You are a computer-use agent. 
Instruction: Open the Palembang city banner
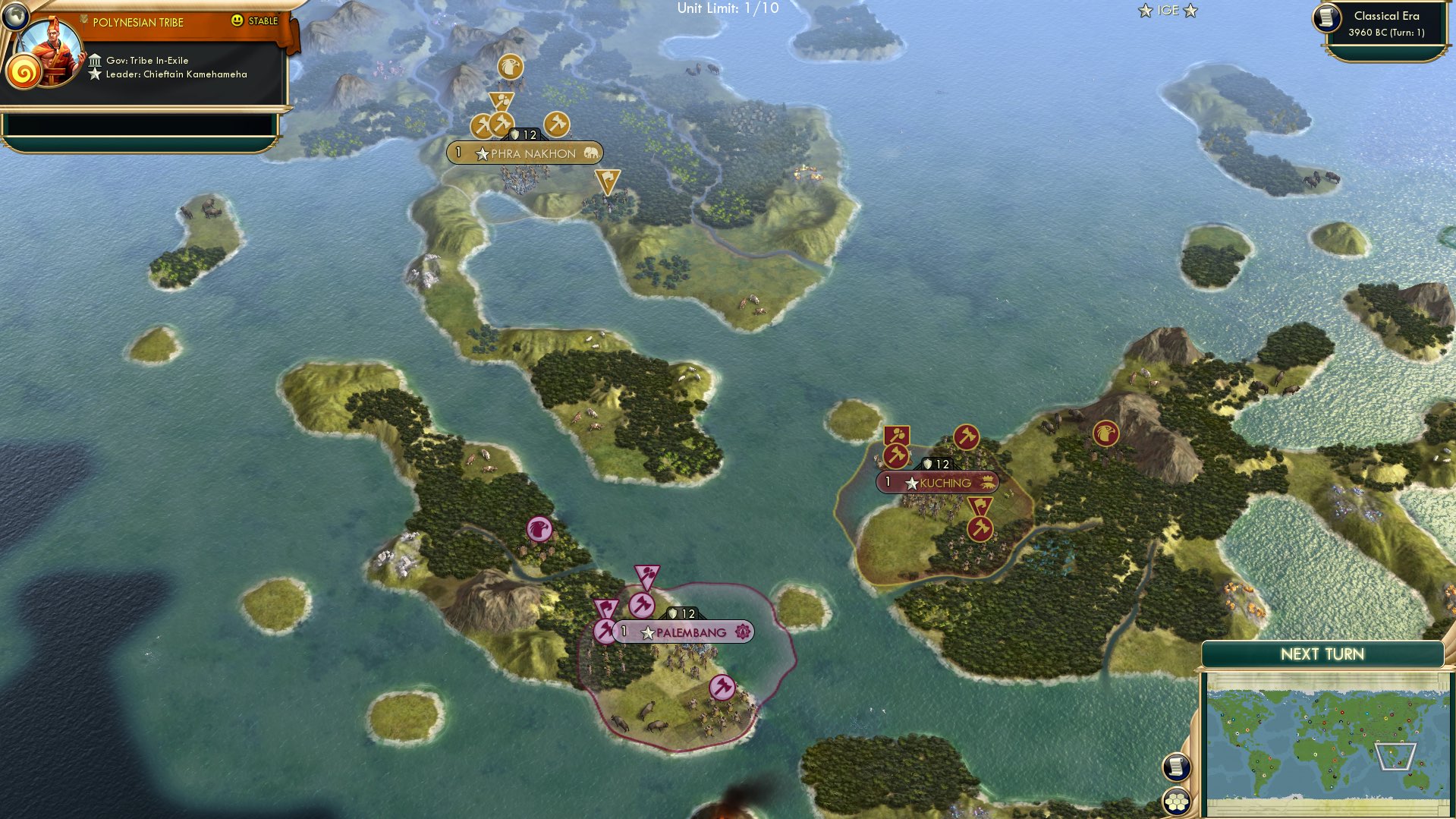click(684, 632)
